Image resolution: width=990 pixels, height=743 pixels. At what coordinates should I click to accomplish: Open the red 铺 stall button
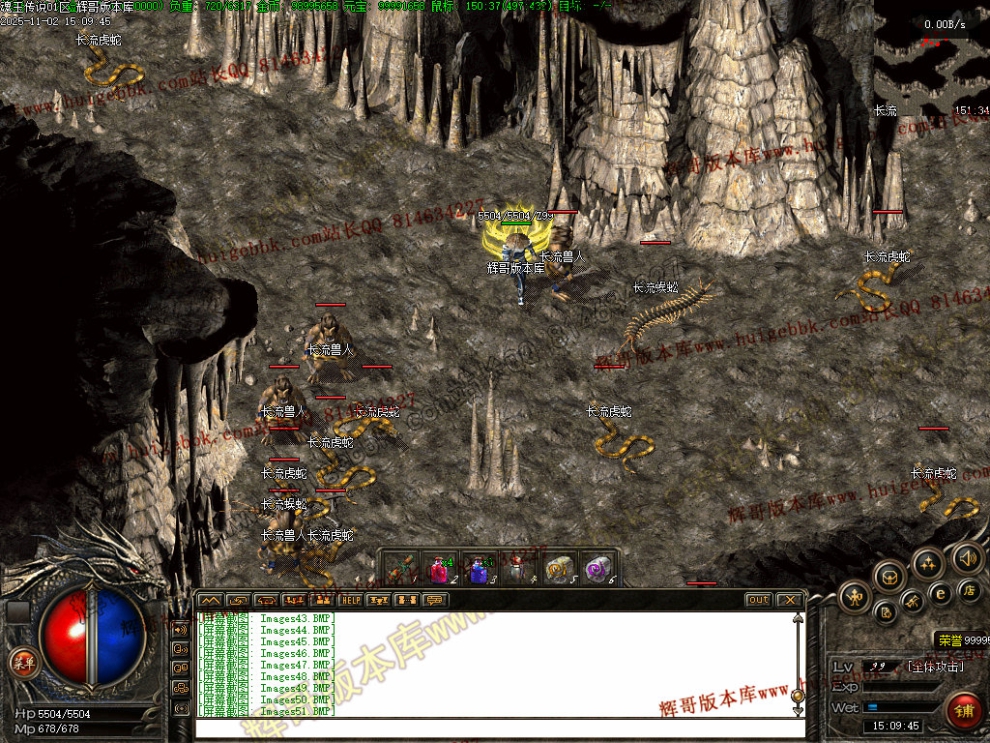tap(965, 711)
